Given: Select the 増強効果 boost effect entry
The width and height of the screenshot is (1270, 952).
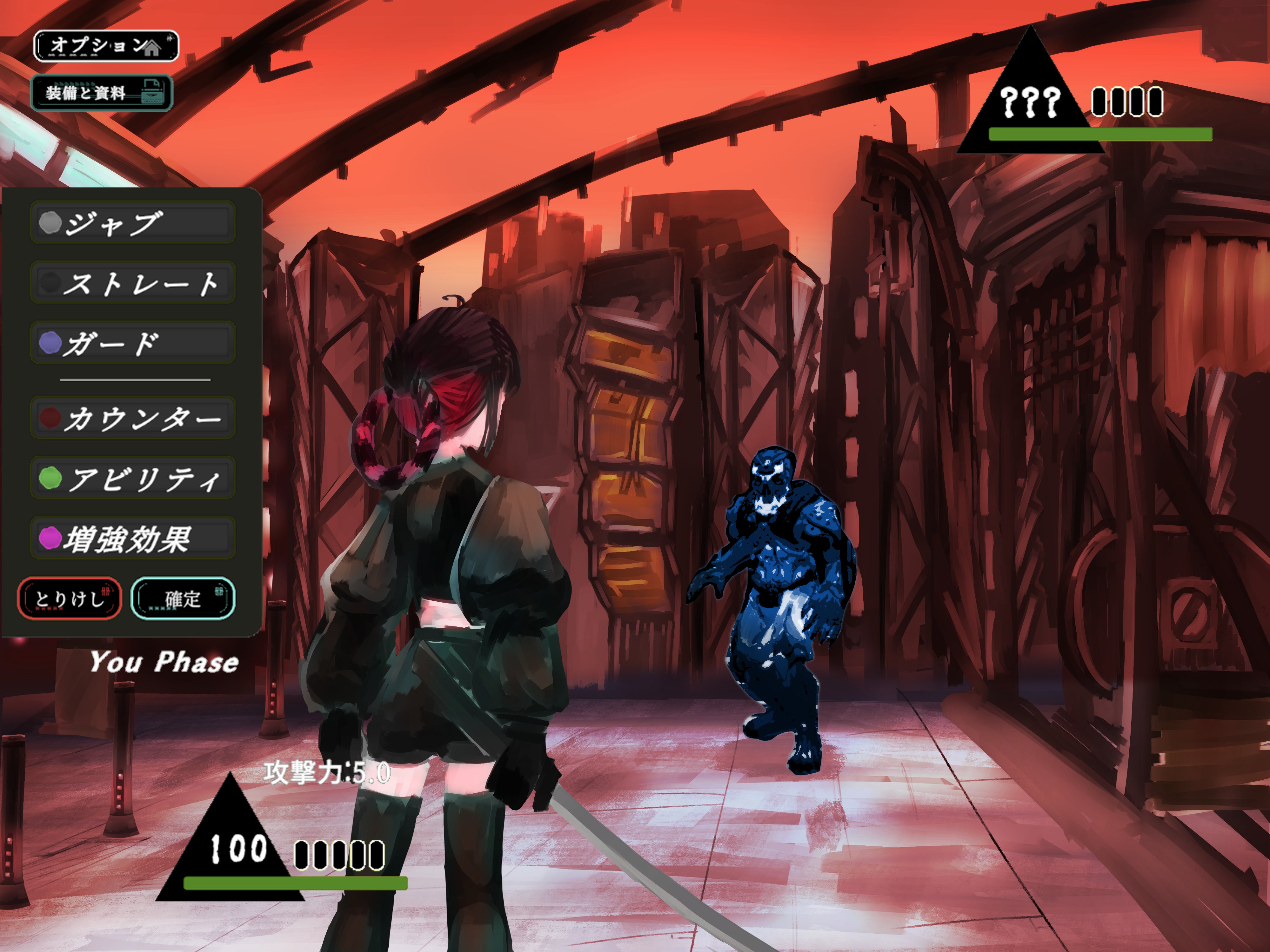Looking at the screenshot, I should pos(133,538).
